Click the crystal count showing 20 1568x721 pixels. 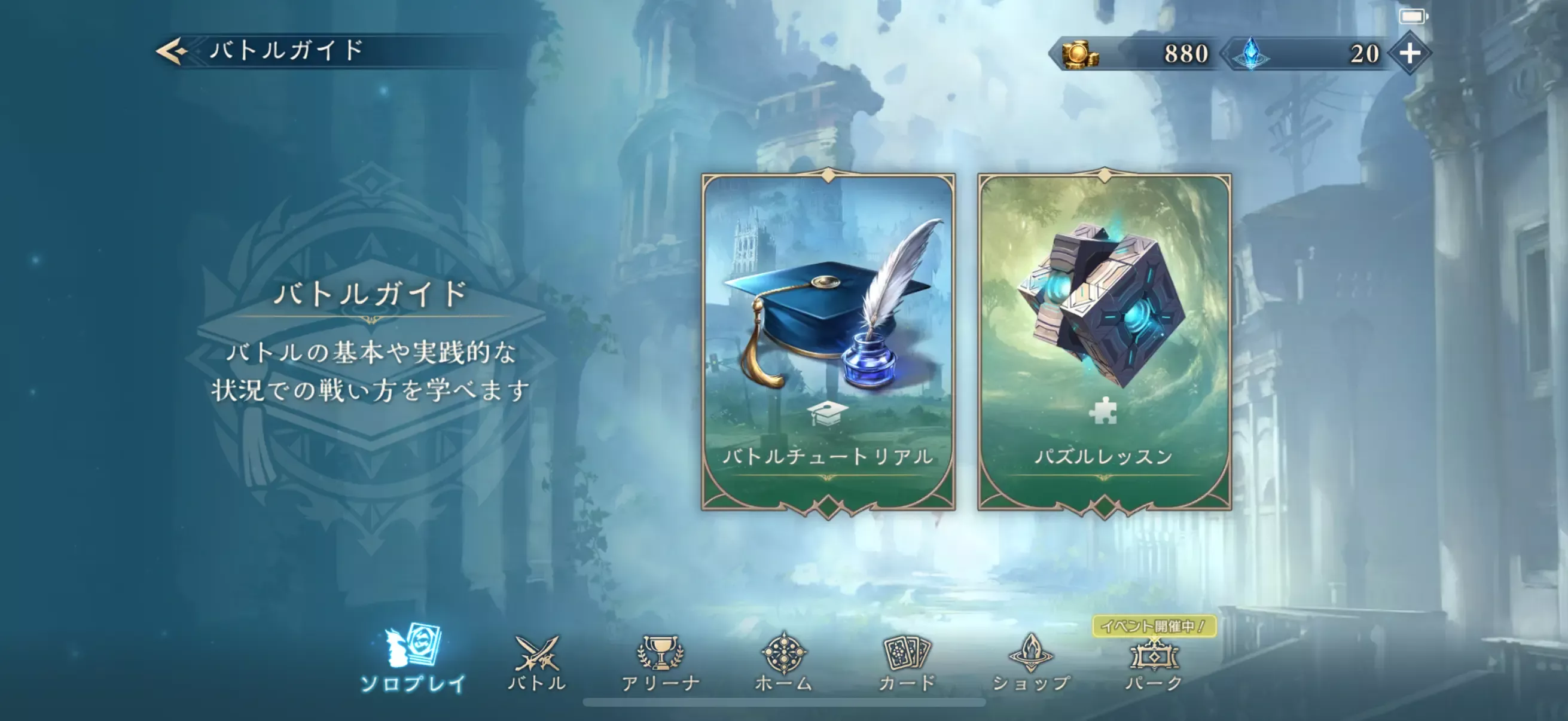pyautogui.click(x=1368, y=54)
